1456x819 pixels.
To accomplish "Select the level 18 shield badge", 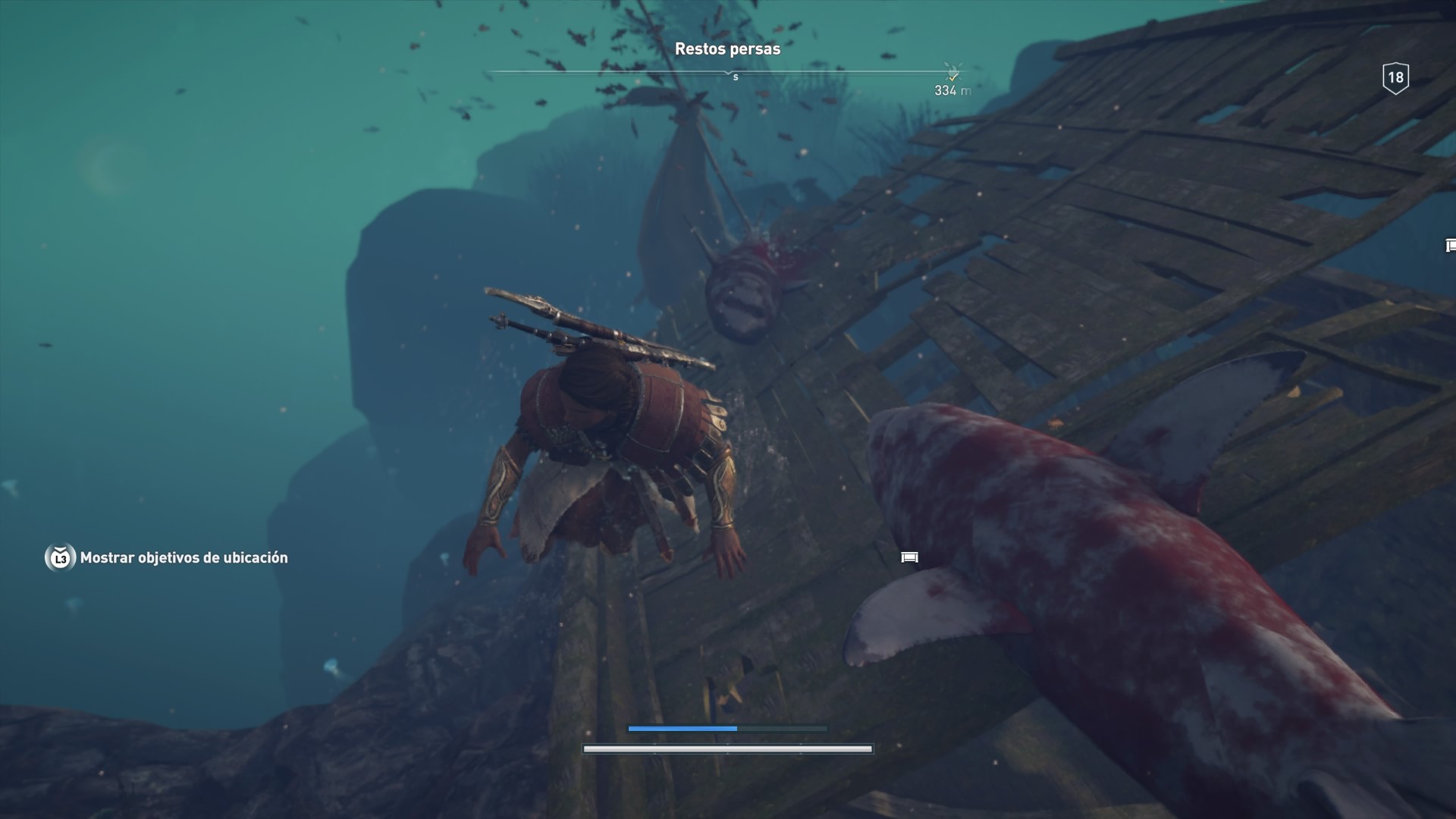I will point(1395,77).
